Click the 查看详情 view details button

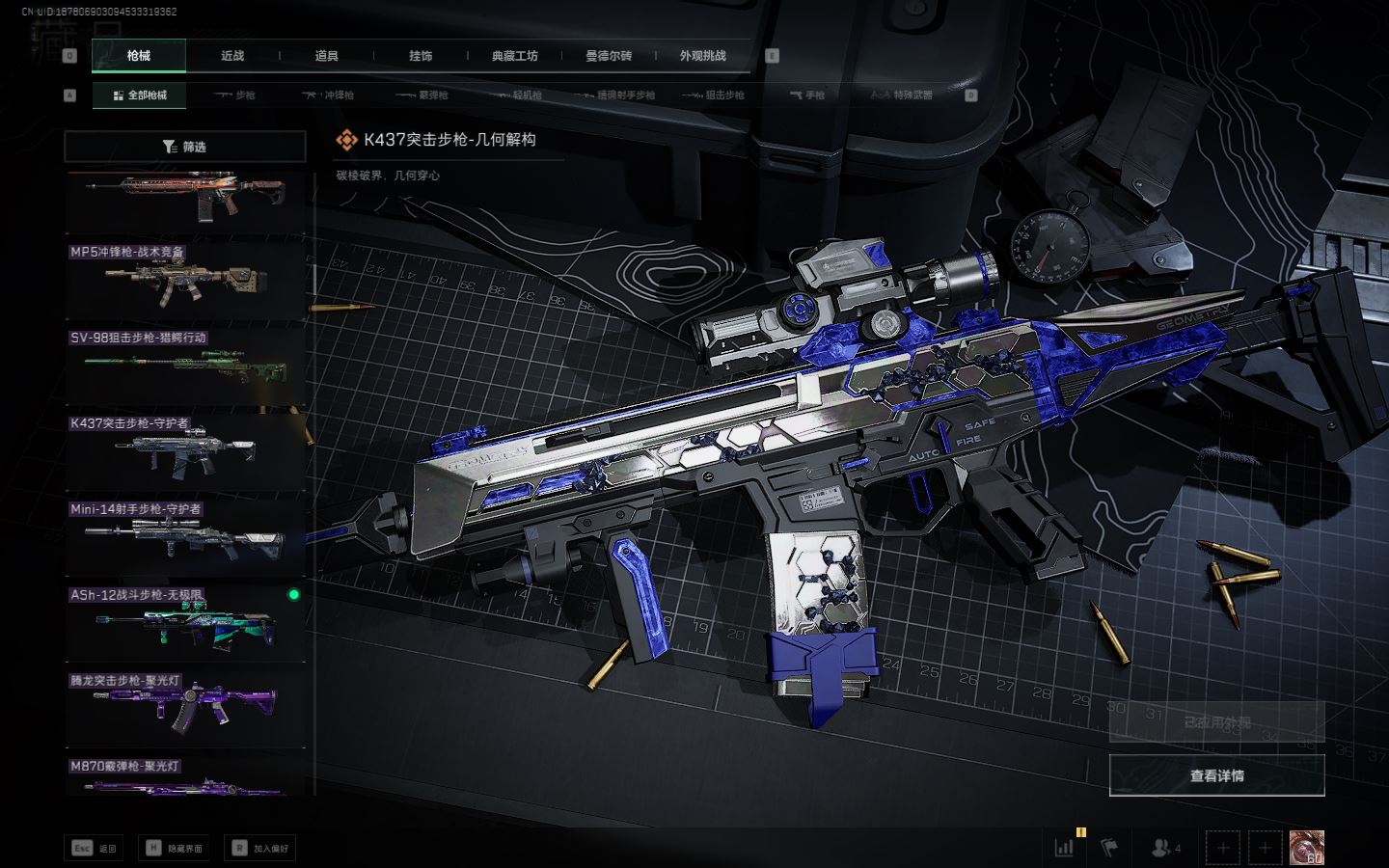[1216, 775]
